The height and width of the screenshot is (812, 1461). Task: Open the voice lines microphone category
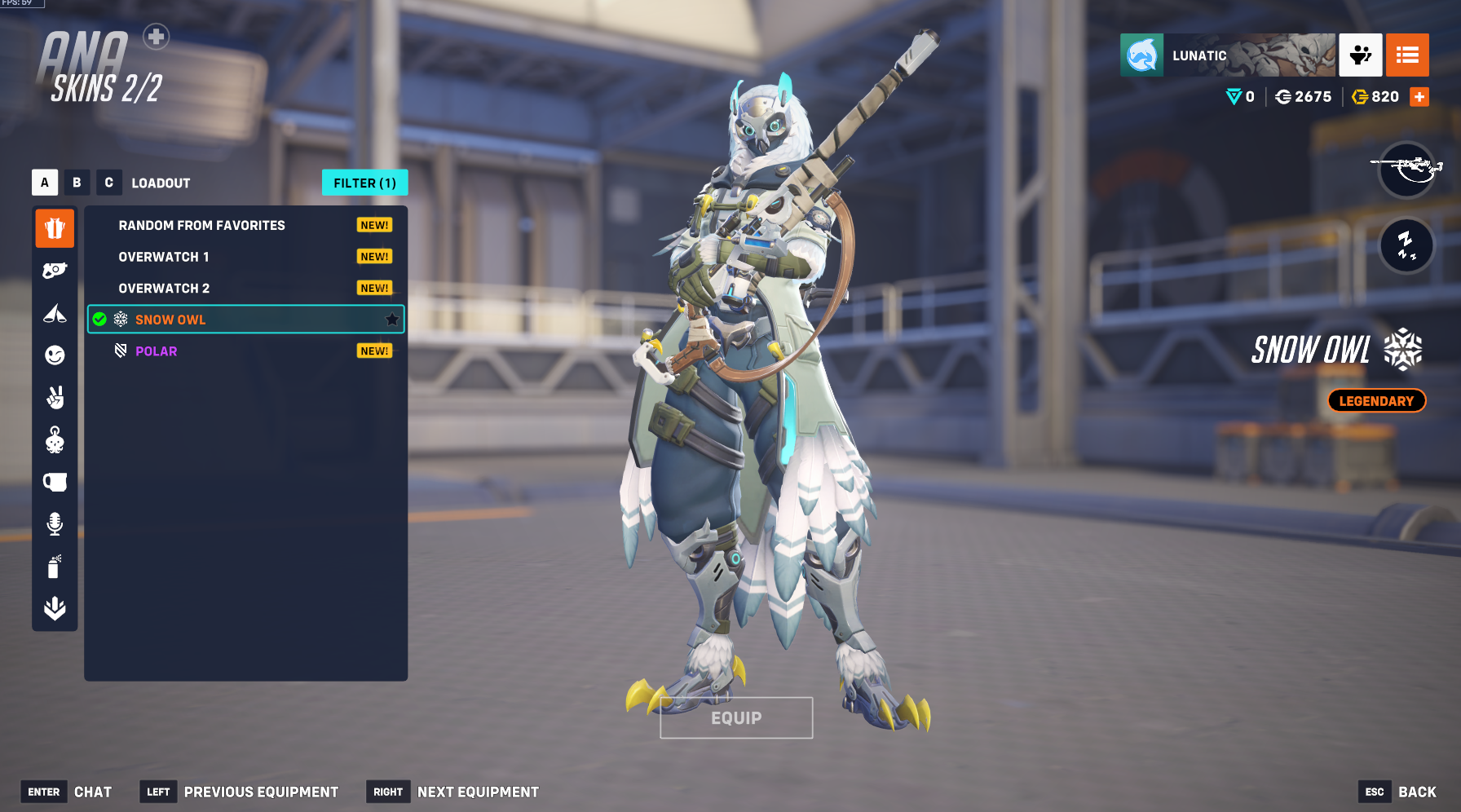pyautogui.click(x=55, y=524)
